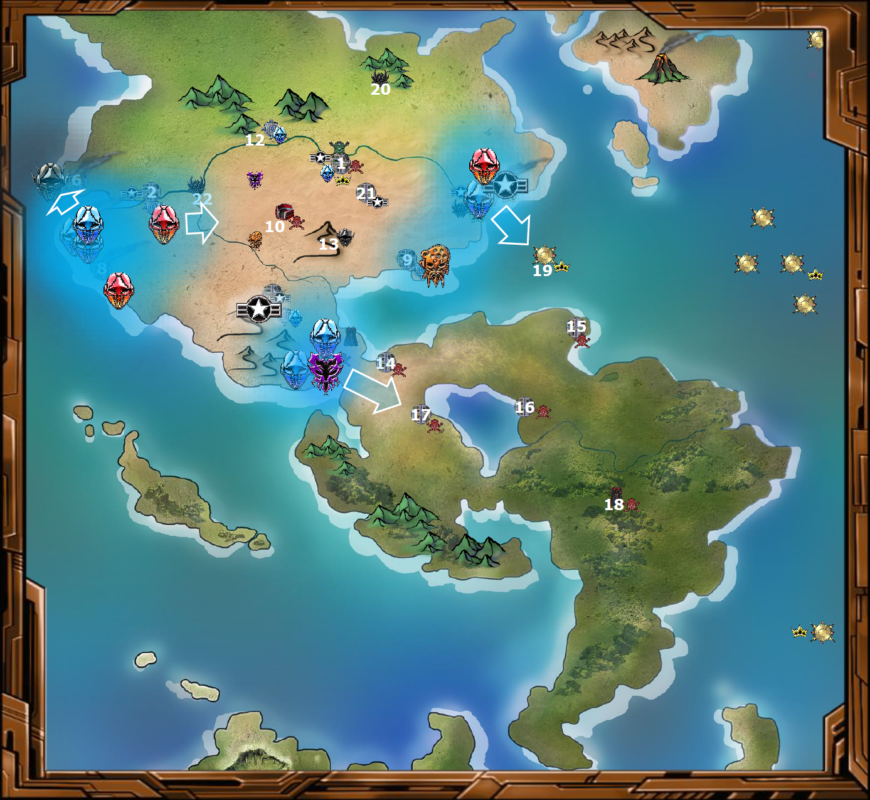Select mission marker 13 in the desert
The height and width of the screenshot is (800, 870).
tap(342, 237)
